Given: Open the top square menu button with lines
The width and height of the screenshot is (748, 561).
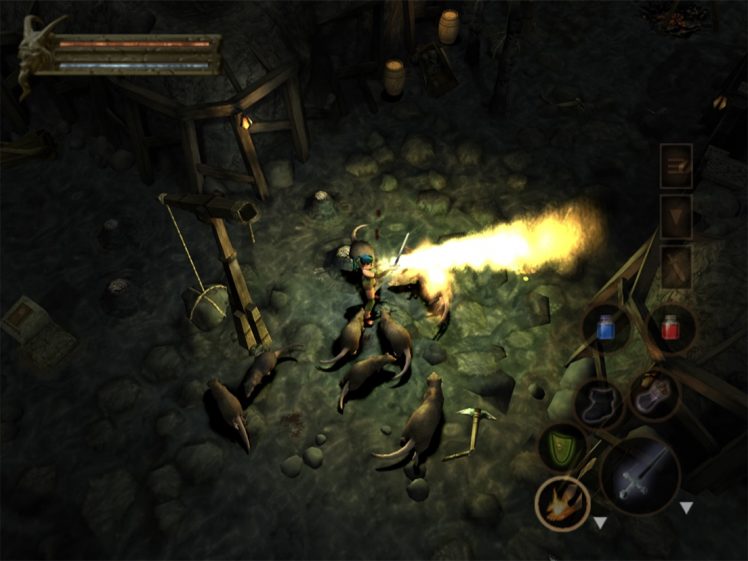Looking at the screenshot, I should (x=676, y=165).
